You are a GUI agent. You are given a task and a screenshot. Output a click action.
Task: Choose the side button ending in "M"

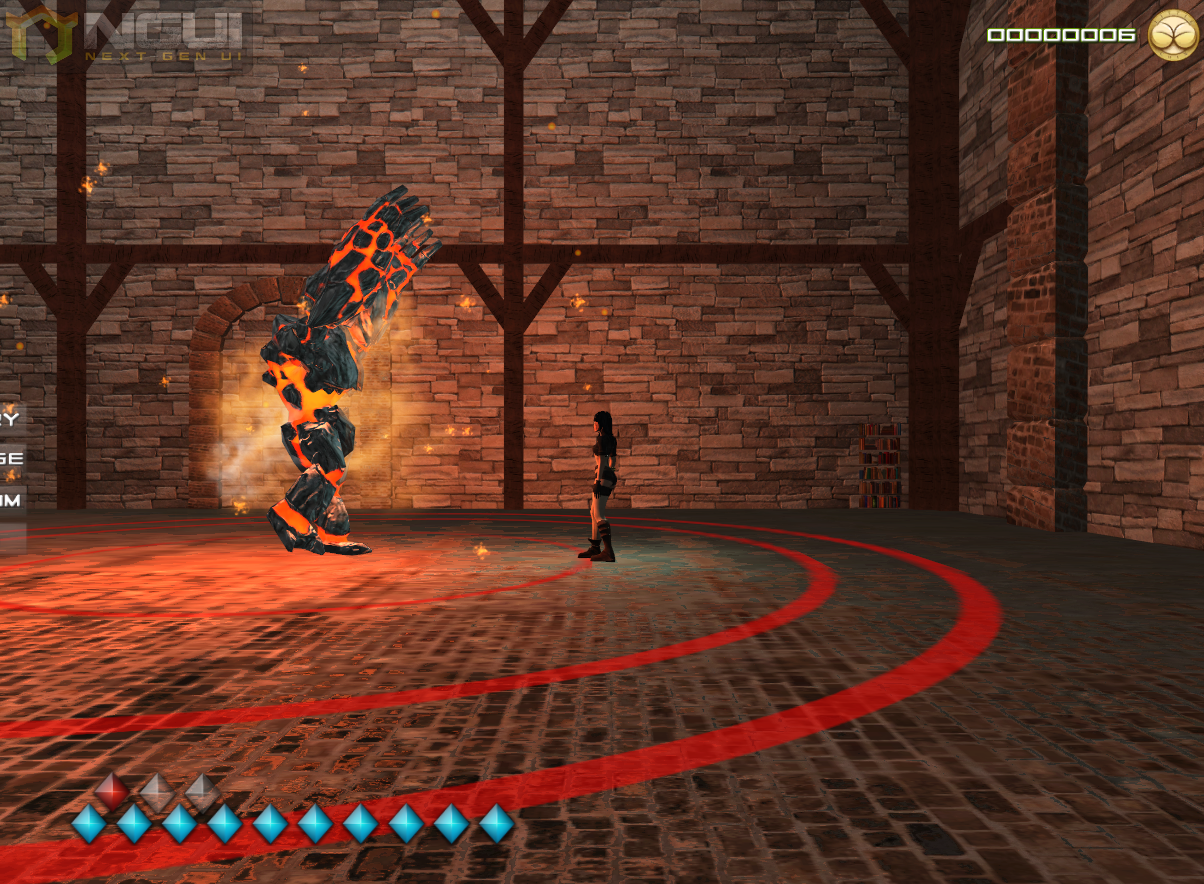pos(11,499)
